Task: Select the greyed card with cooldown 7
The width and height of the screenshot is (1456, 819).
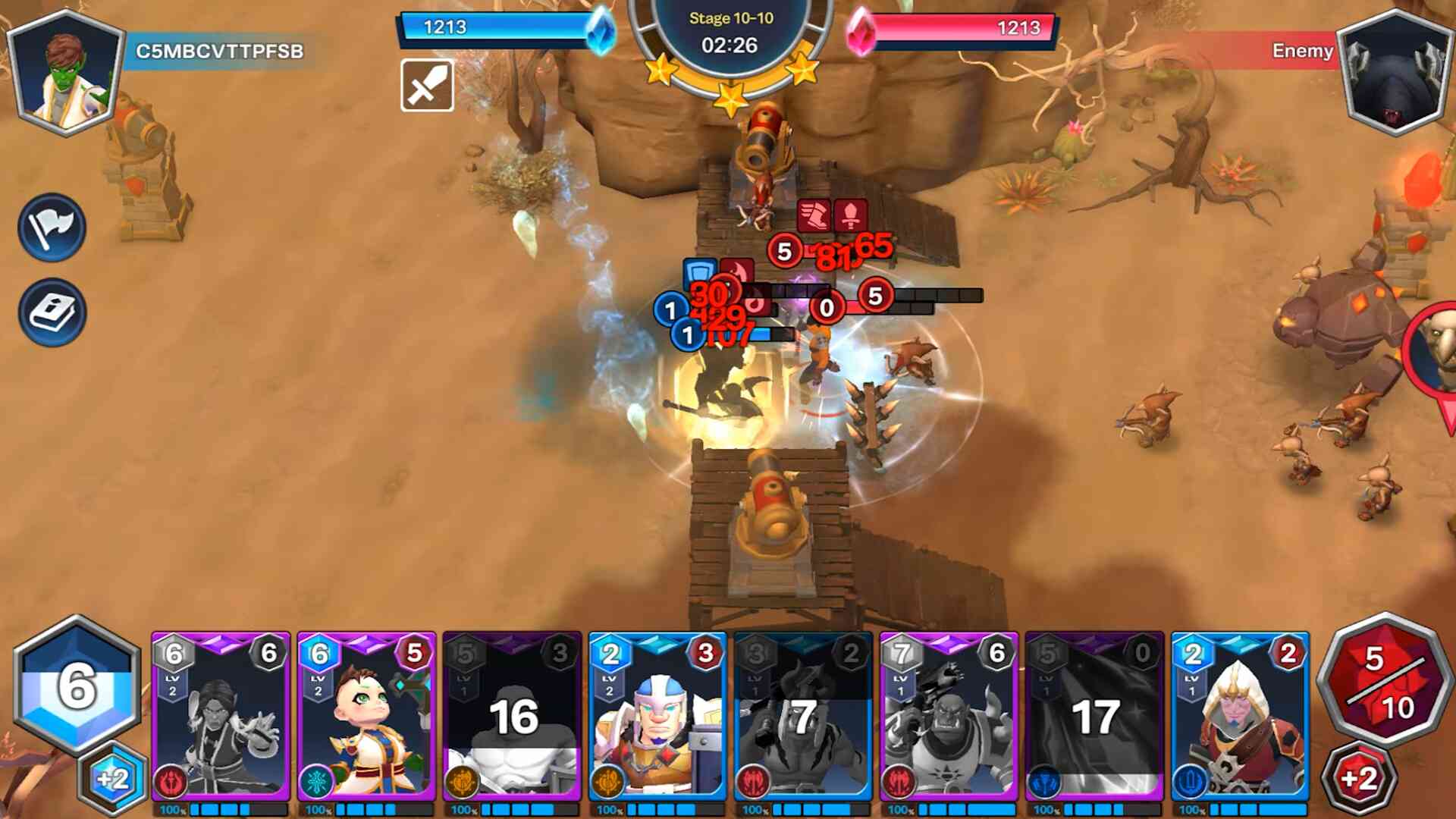Action: (803, 717)
